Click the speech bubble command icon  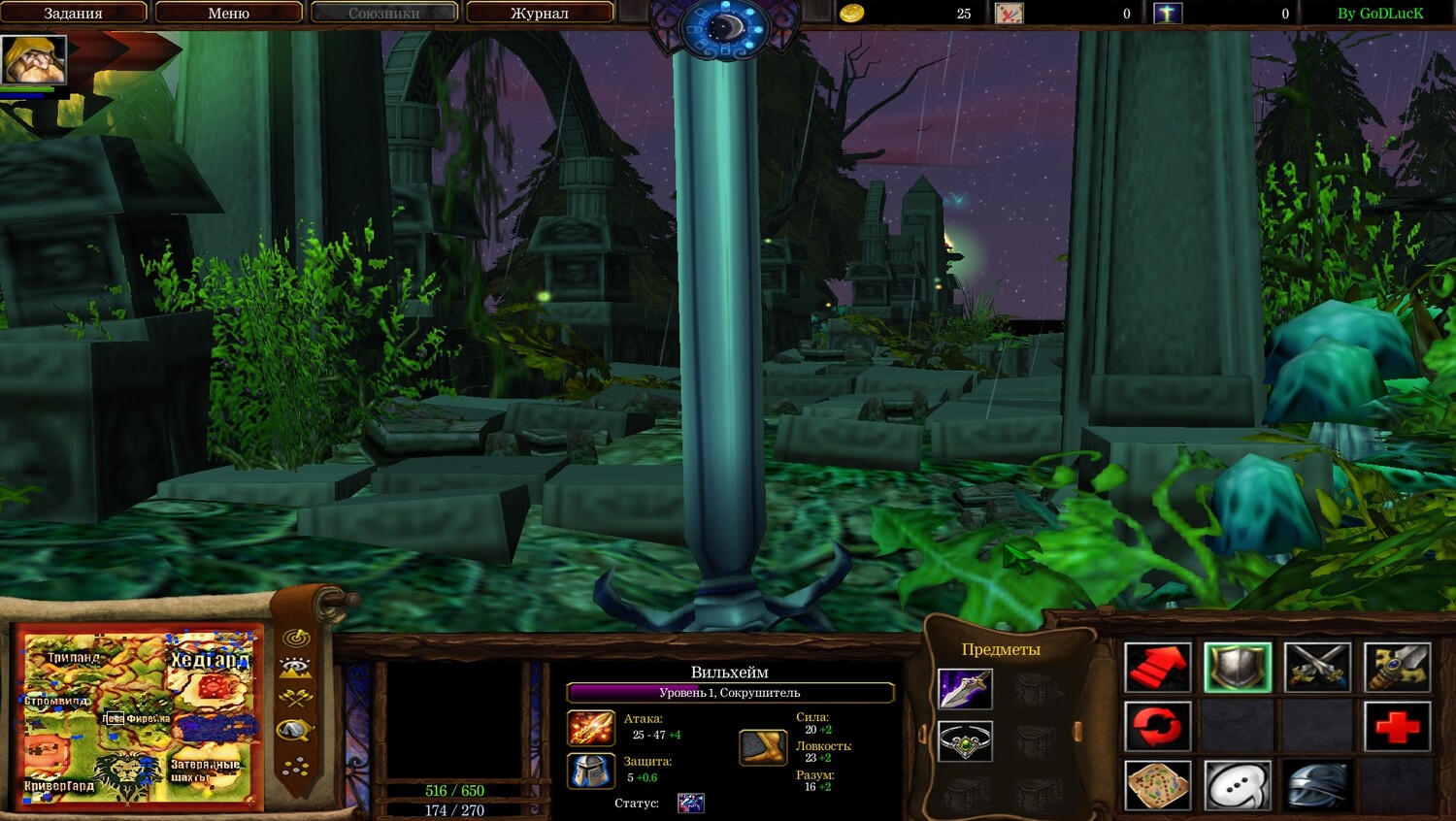[1237, 784]
